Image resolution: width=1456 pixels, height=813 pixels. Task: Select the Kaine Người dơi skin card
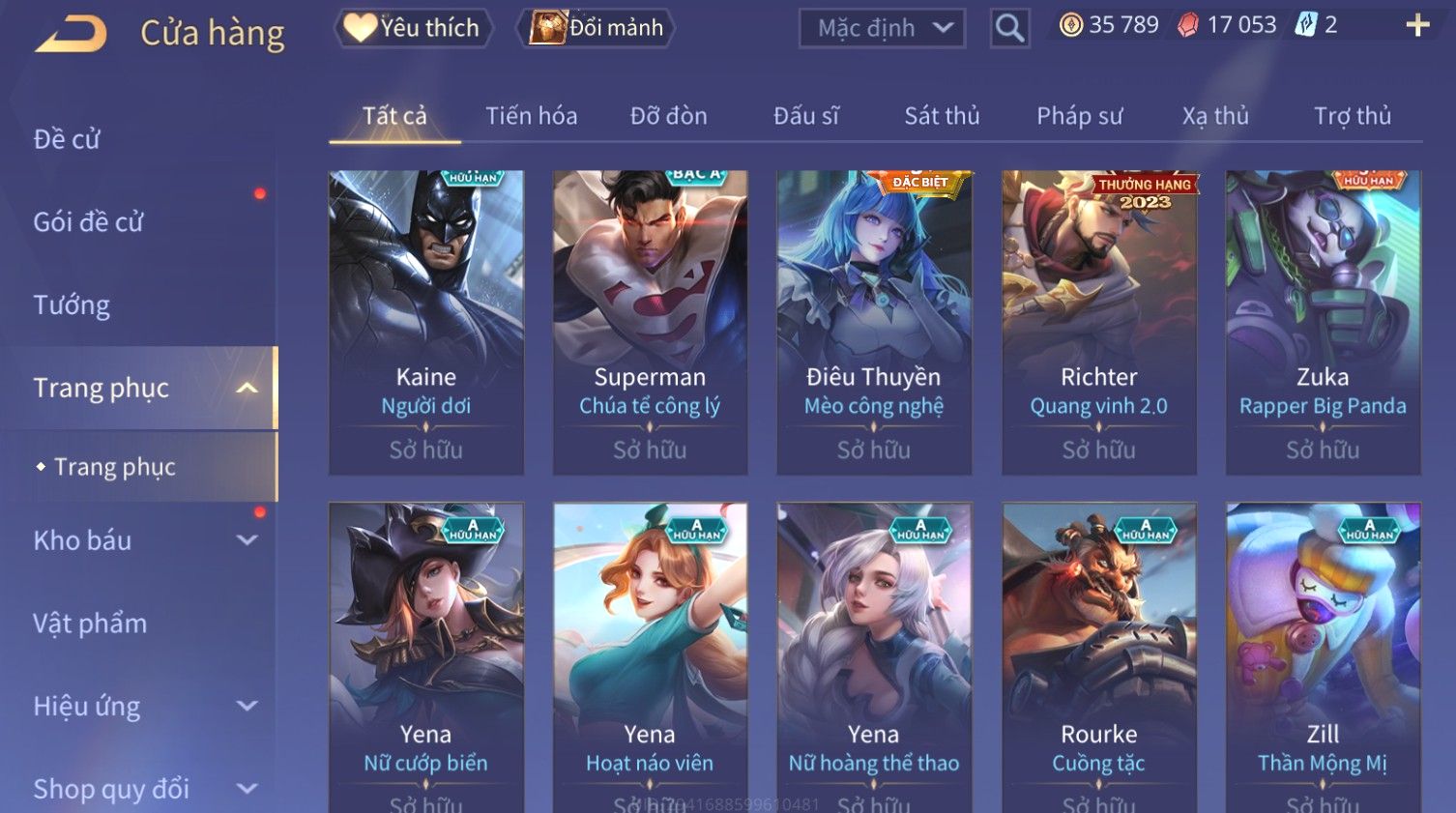pyautogui.click(x=425, y=322)
